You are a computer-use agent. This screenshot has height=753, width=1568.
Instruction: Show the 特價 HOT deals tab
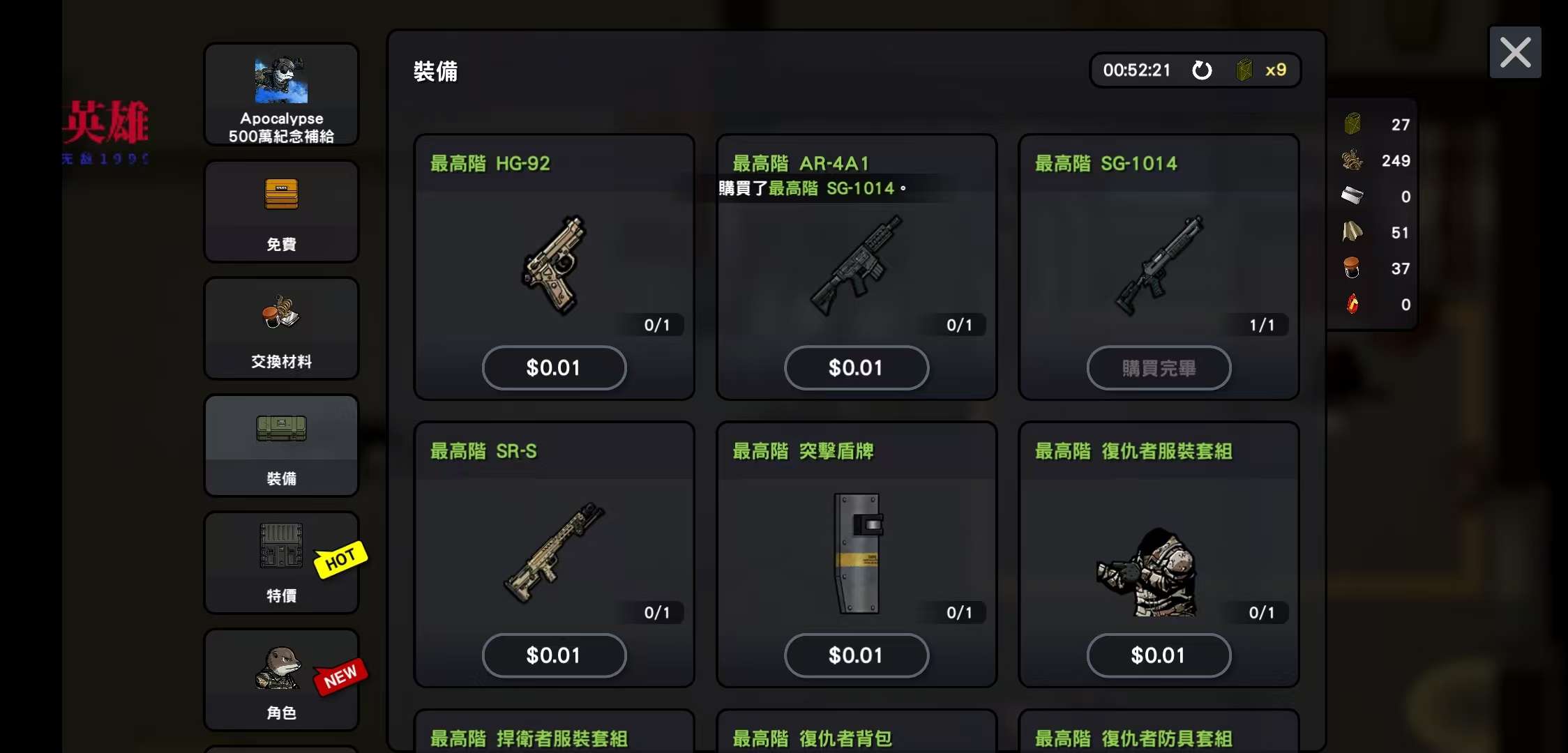pos(281,563)
